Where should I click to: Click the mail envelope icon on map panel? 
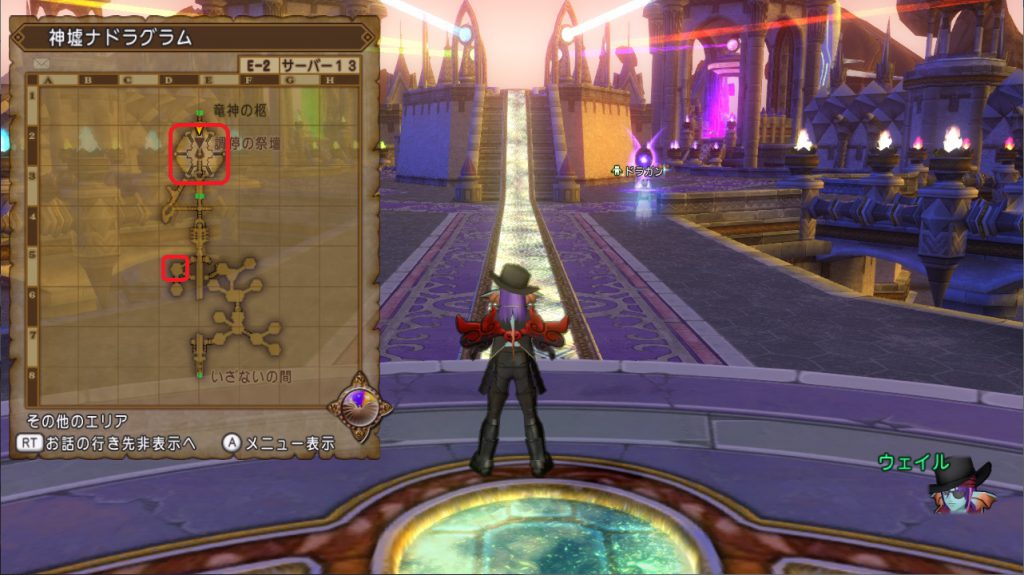(x=42, y=63)
